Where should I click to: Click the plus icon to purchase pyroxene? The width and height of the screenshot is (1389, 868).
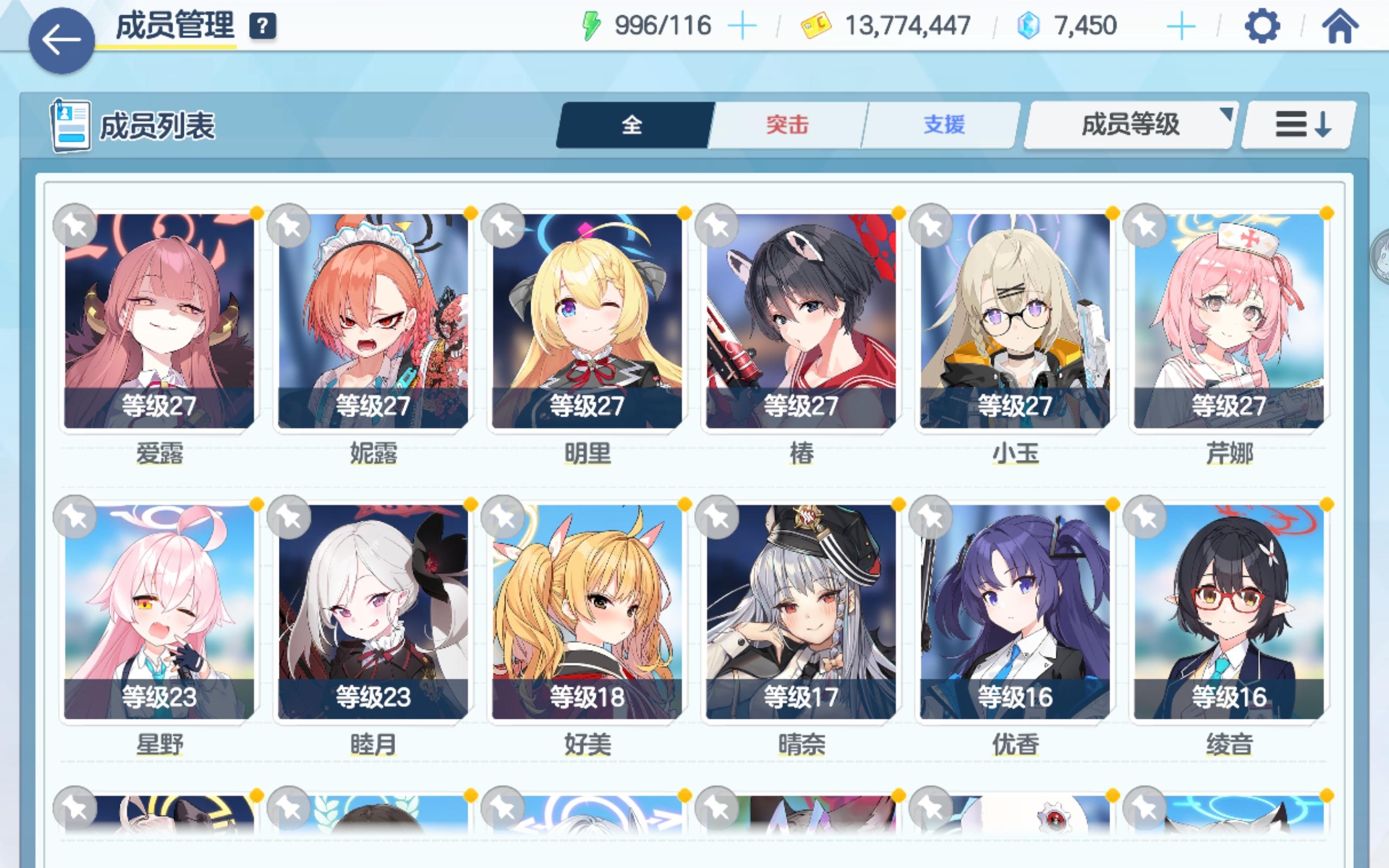click(1181, 25)
